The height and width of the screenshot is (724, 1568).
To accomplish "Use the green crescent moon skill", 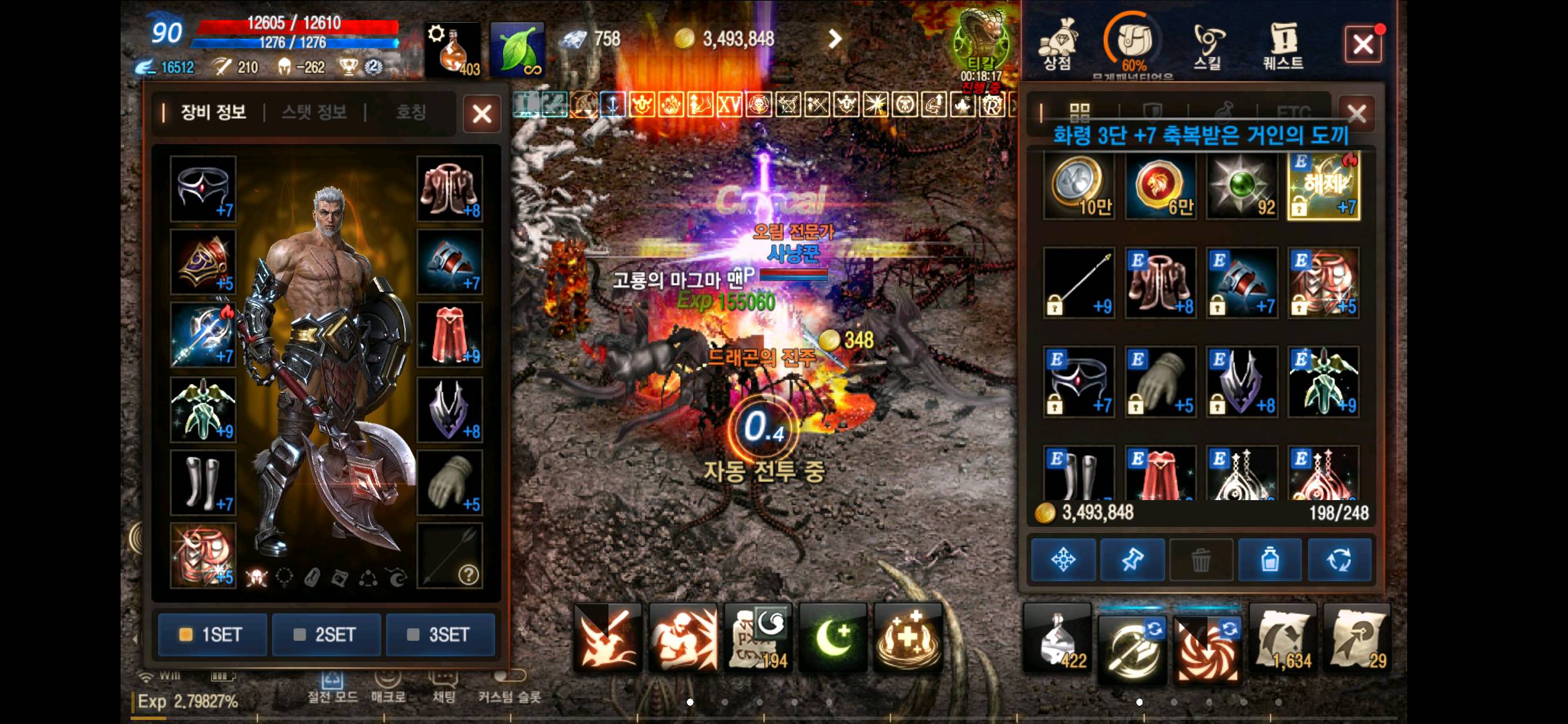I will (x=833, y=637).
